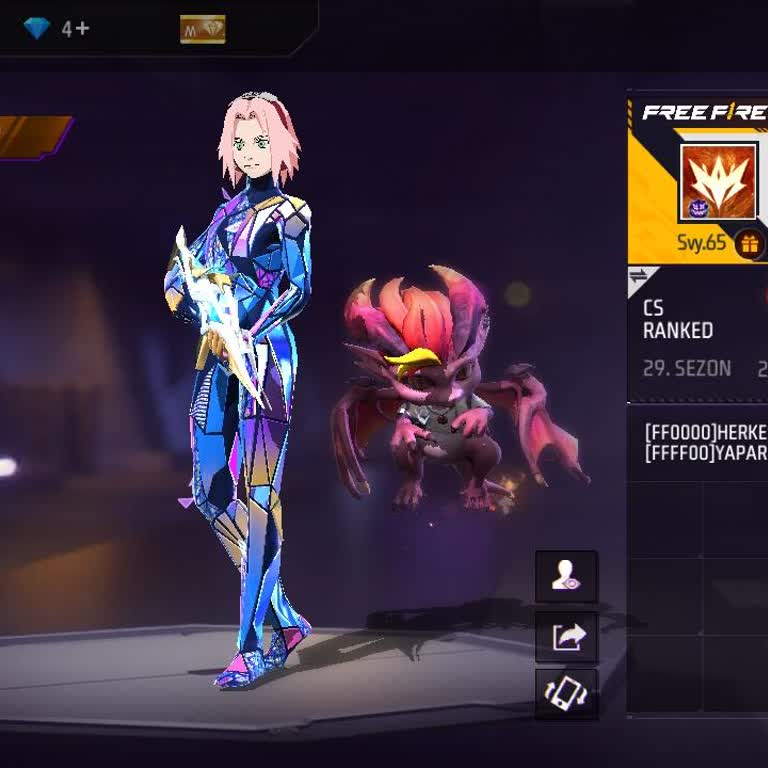Open the gift box icon beside Svy.65
The image size is (768, 768).
(x=749, y=243)
